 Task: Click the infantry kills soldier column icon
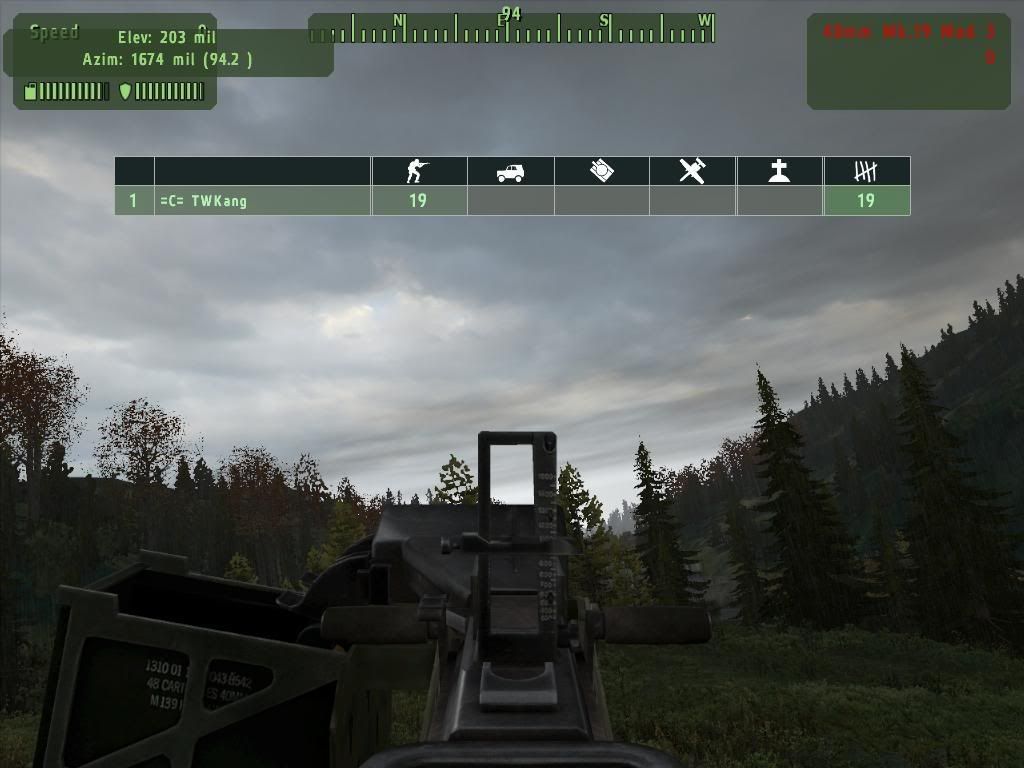click(418, 171)
